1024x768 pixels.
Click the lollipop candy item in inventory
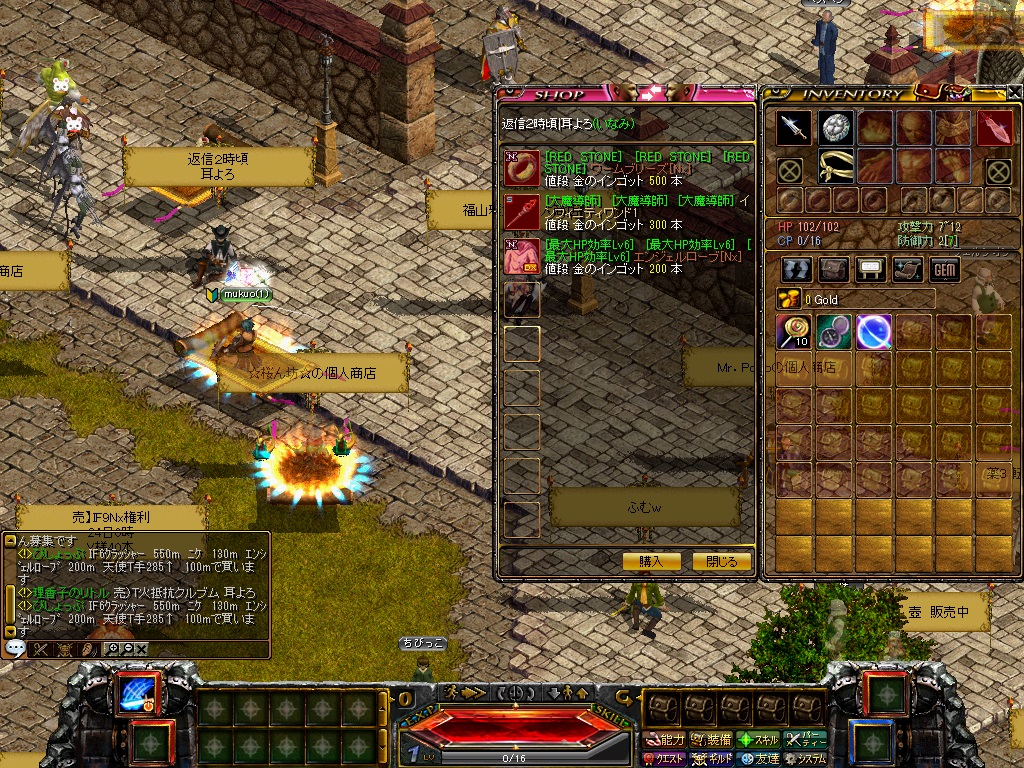[x=794, y=332]
